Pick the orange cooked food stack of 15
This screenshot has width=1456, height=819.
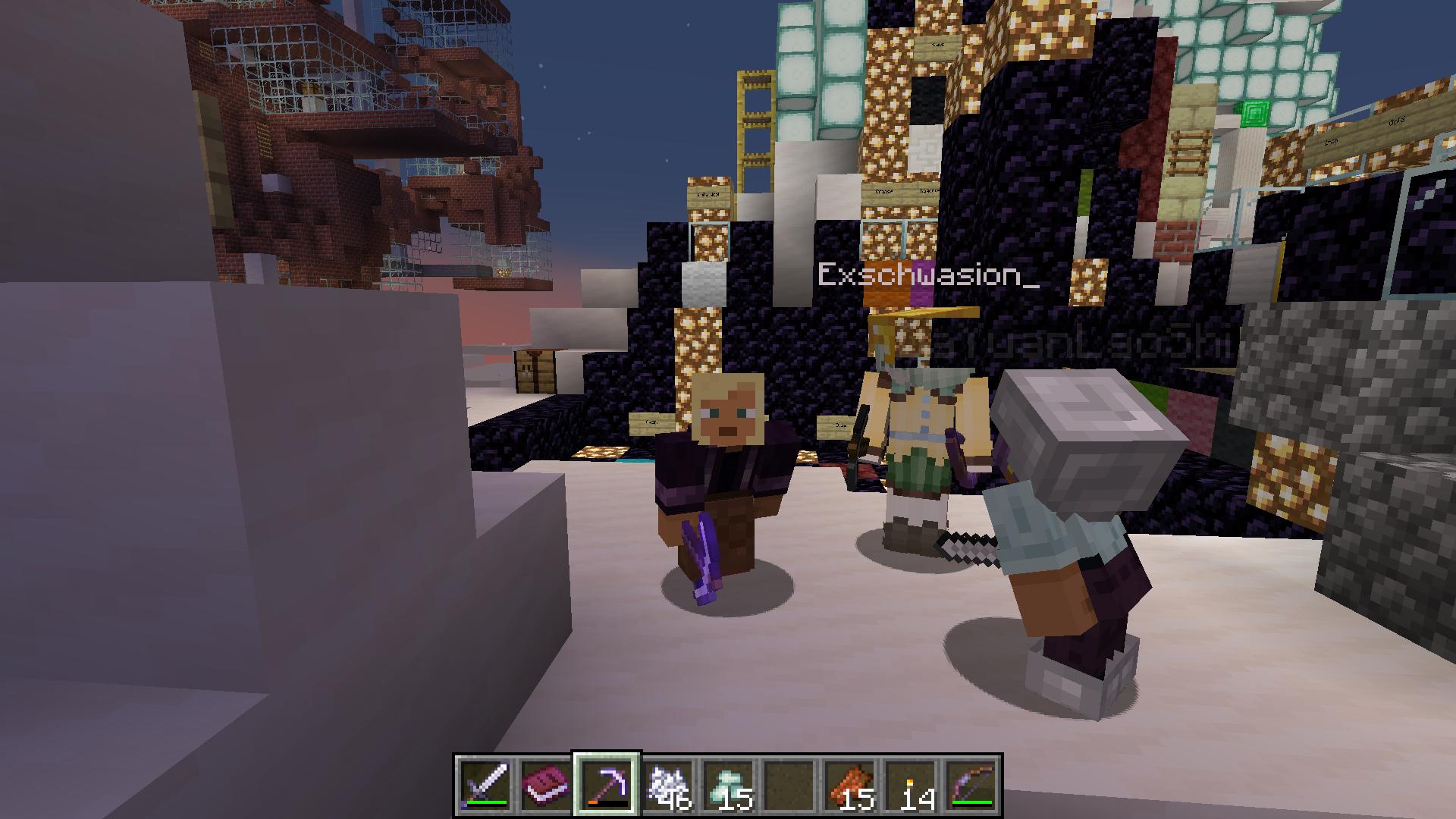click(x=849, y=785)
